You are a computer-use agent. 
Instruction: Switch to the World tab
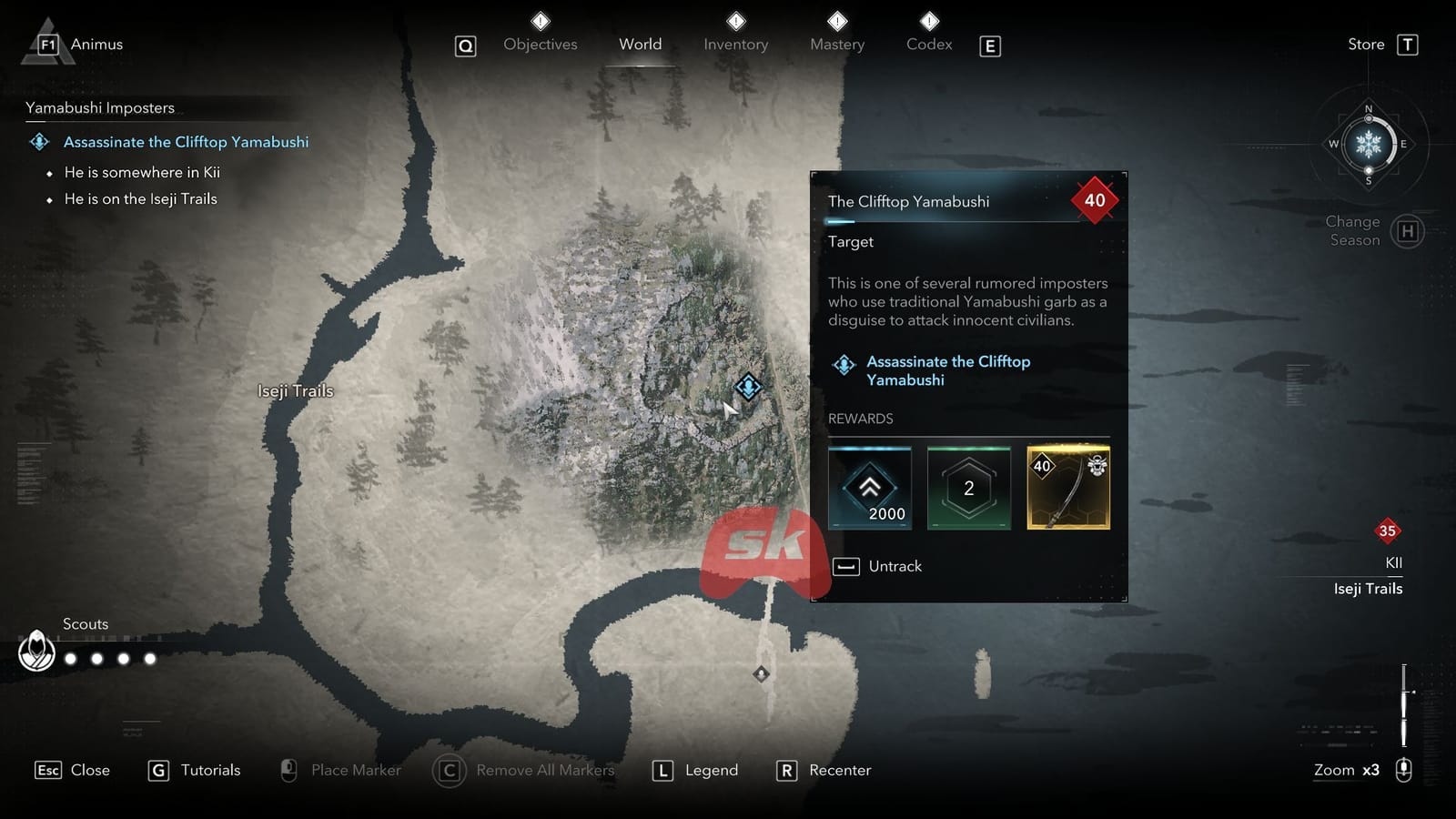(640, 44)
